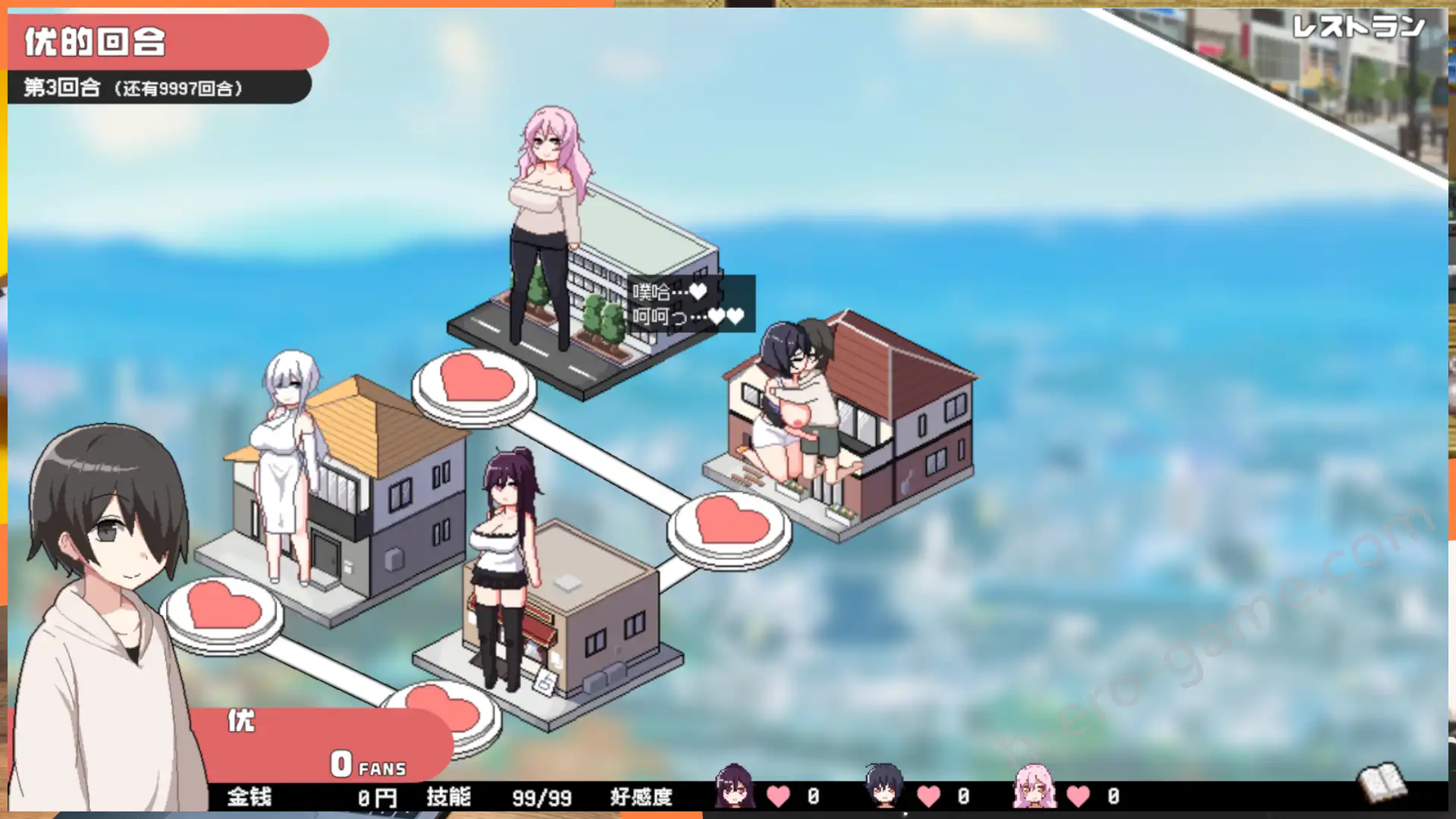The height and width of the screenshot is (819, 1456).
Task: Select the heart space below the school building
Action: (x=475, y=381)
